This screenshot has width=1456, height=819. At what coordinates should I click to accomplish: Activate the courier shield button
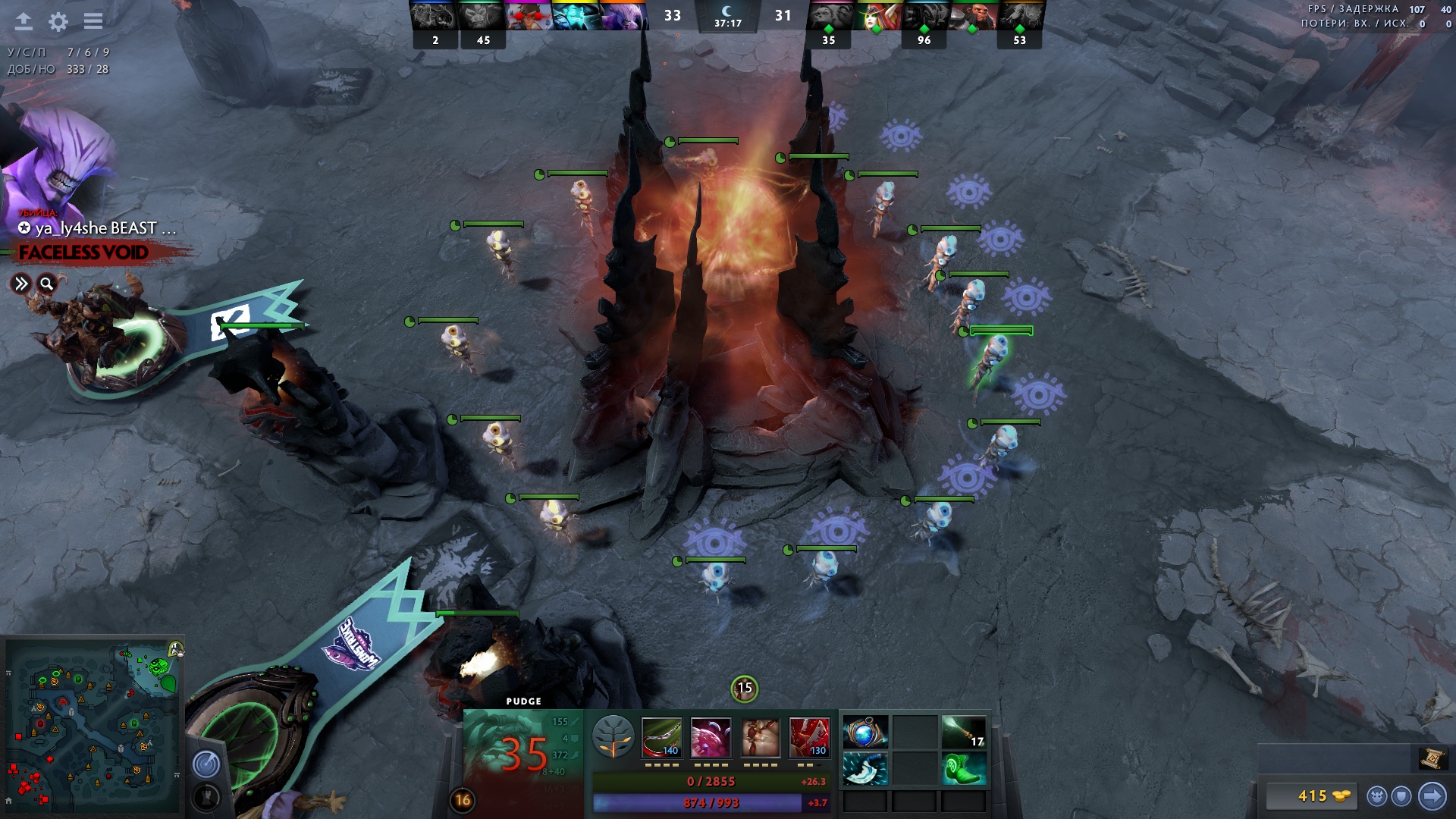click(1402, 796)
